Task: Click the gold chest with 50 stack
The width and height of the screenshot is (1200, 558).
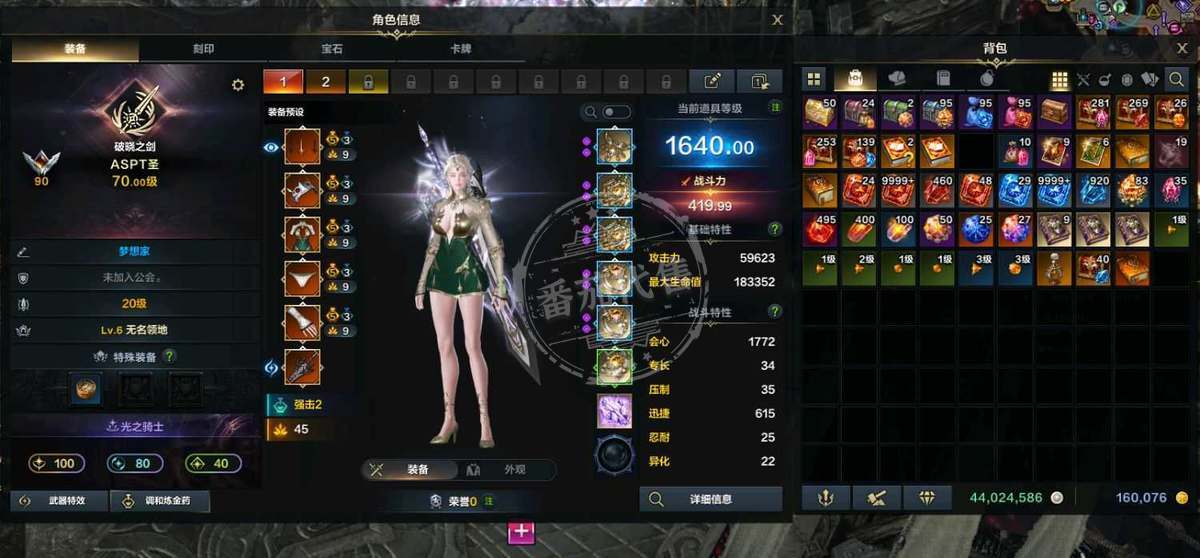Action: [820, 112]
